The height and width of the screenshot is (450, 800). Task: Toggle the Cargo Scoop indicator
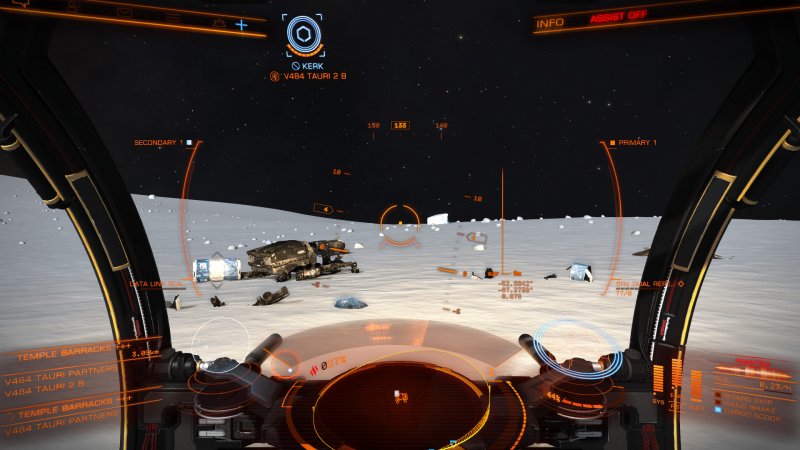pos(745,409)
